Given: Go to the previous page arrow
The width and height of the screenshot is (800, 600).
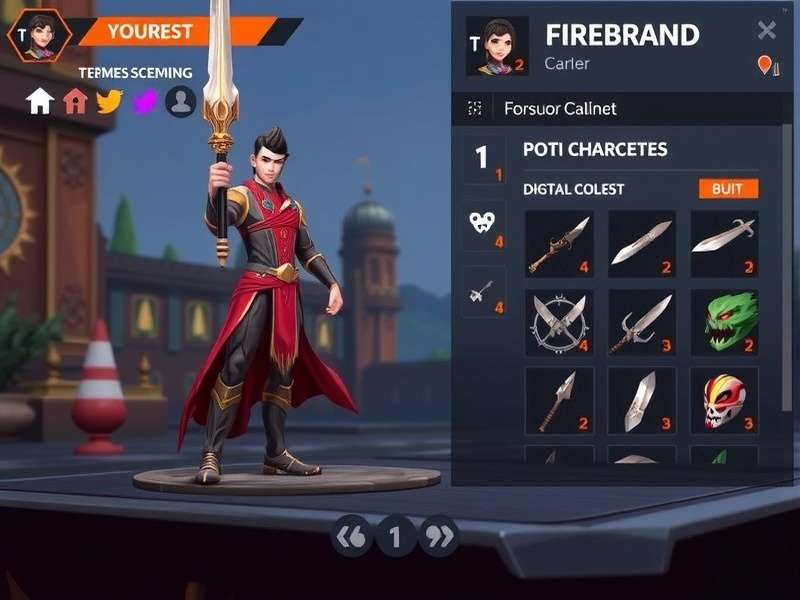Looking at the screenshot, I should click(351, 537).
